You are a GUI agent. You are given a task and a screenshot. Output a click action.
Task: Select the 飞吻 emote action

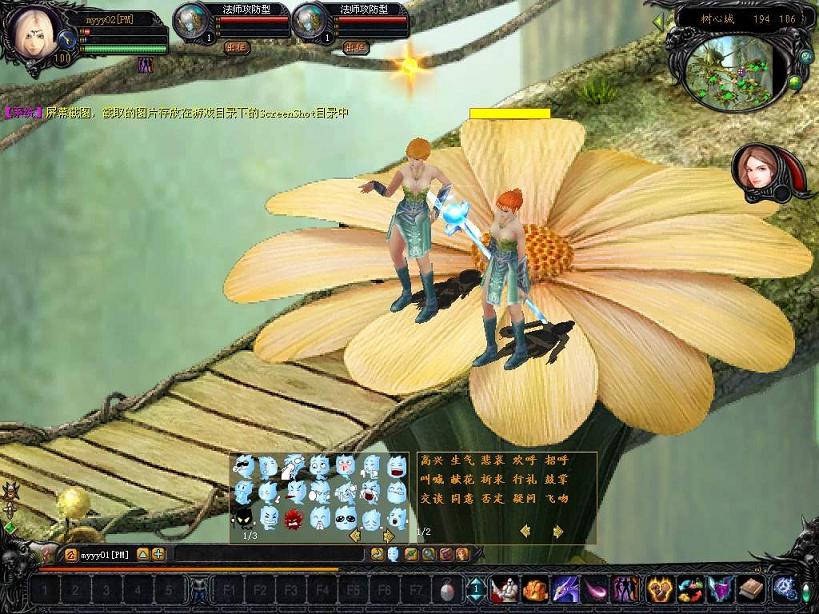pos(557,499)
